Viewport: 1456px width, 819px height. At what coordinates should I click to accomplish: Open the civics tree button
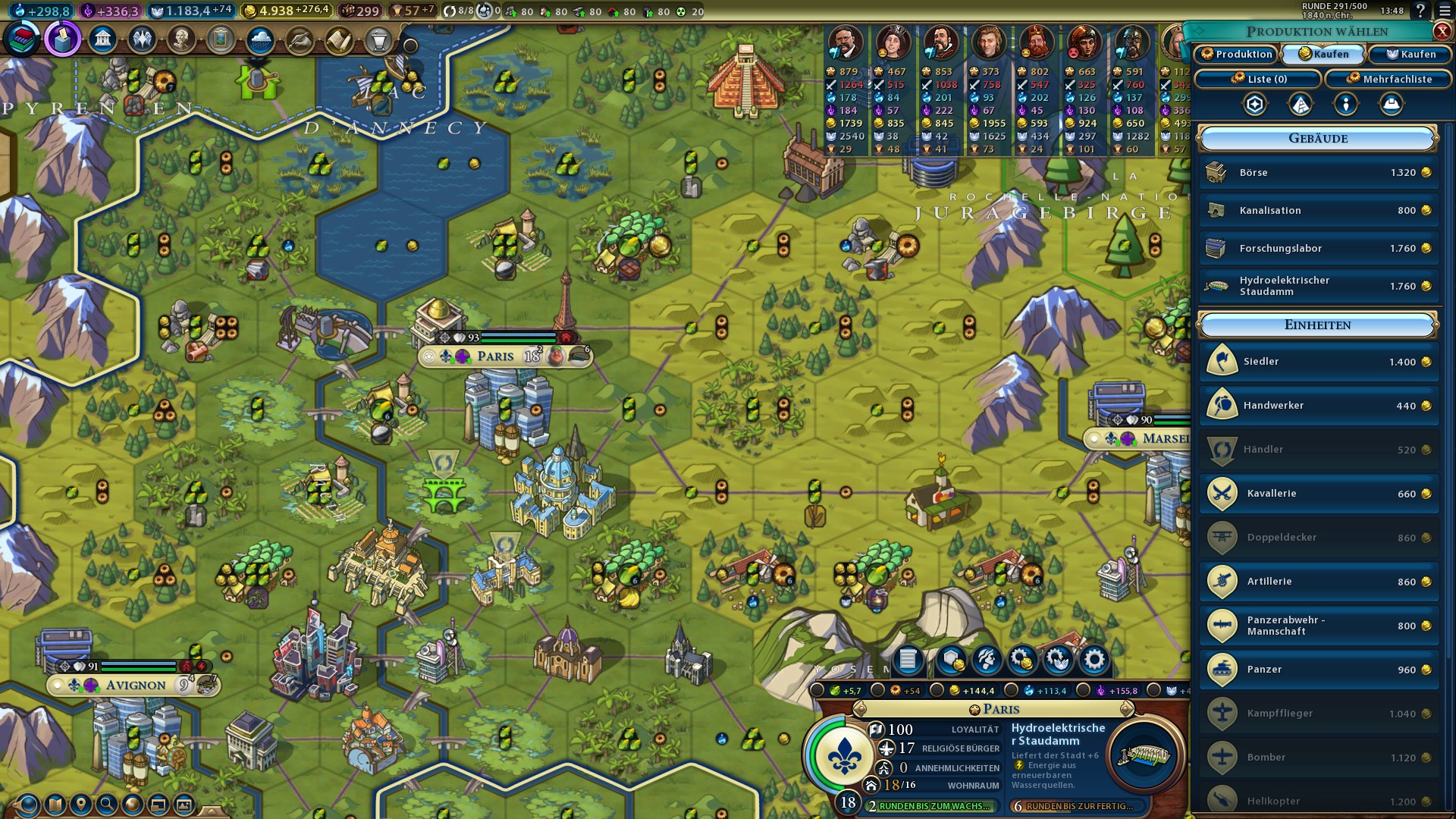pyautogui.click(x=63, y=39)
